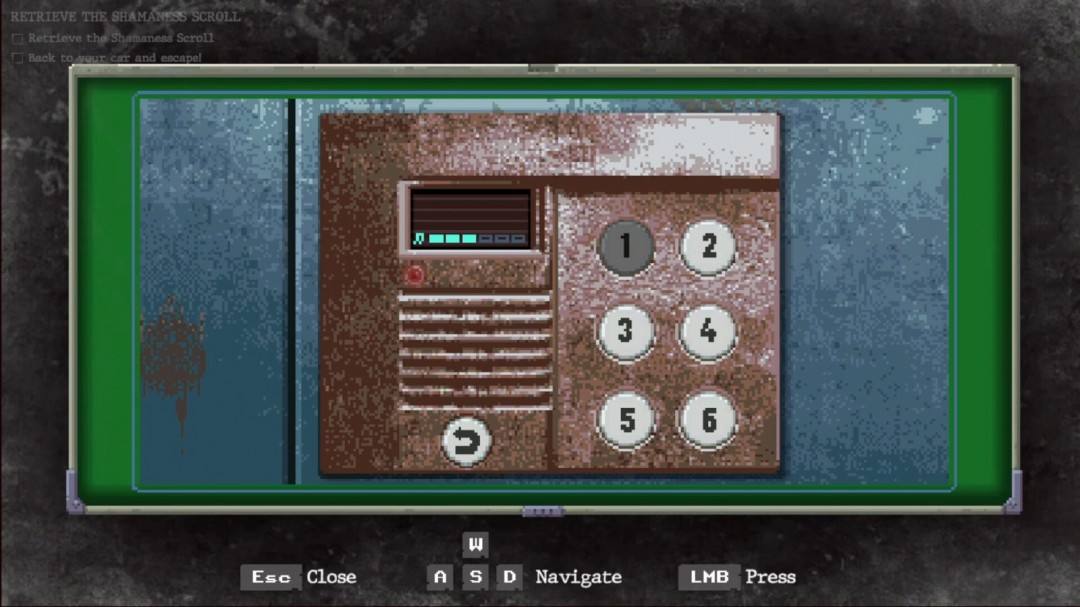1080x607 pixels.
Task: Select the number 2 keypad button
Action: pos(708,247)
